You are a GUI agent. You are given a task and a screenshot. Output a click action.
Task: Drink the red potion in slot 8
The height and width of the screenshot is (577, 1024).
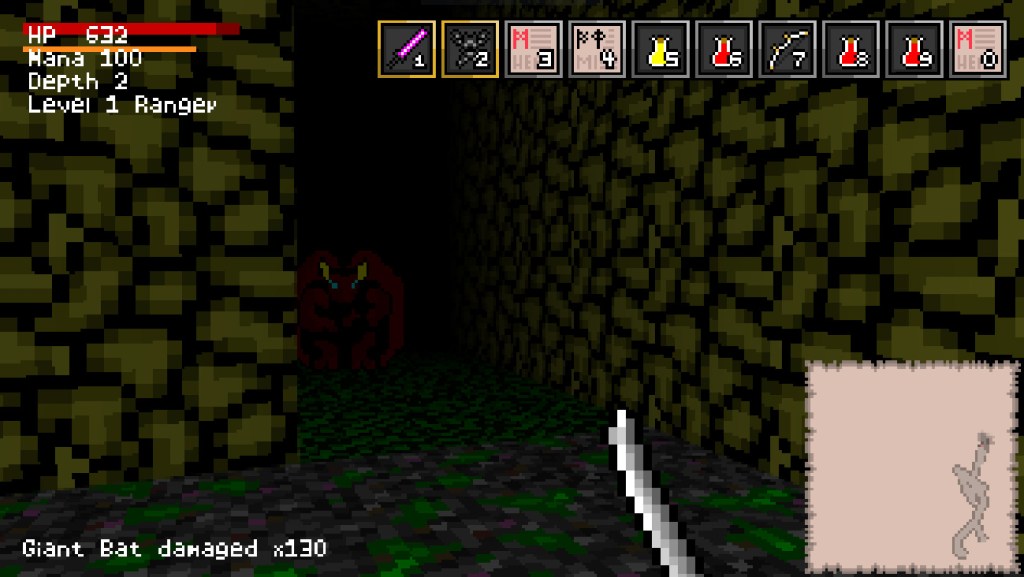pyautogui.click(x=851, y=49)
